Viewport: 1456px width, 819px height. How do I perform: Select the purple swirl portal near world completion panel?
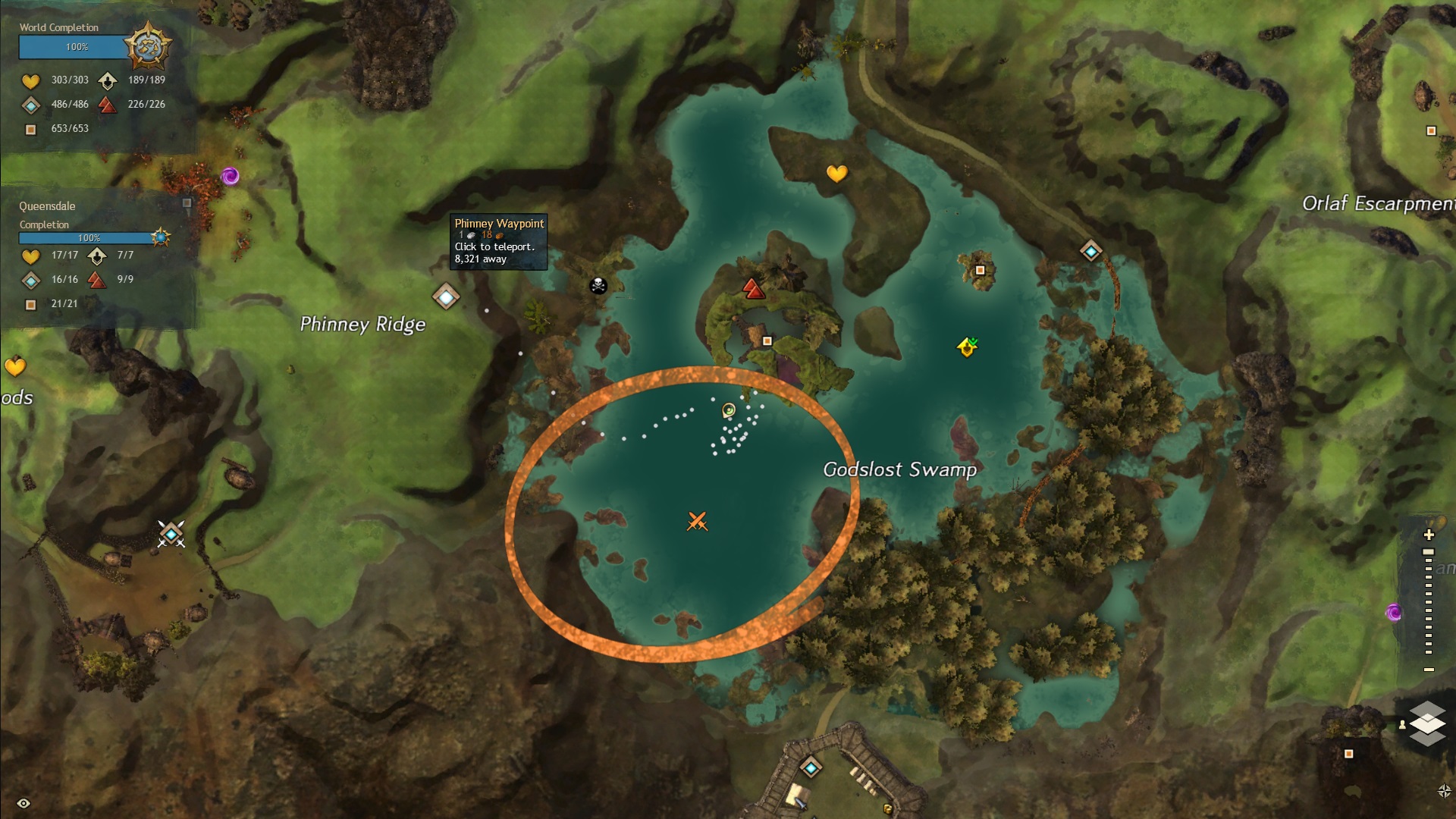point(231,177)
